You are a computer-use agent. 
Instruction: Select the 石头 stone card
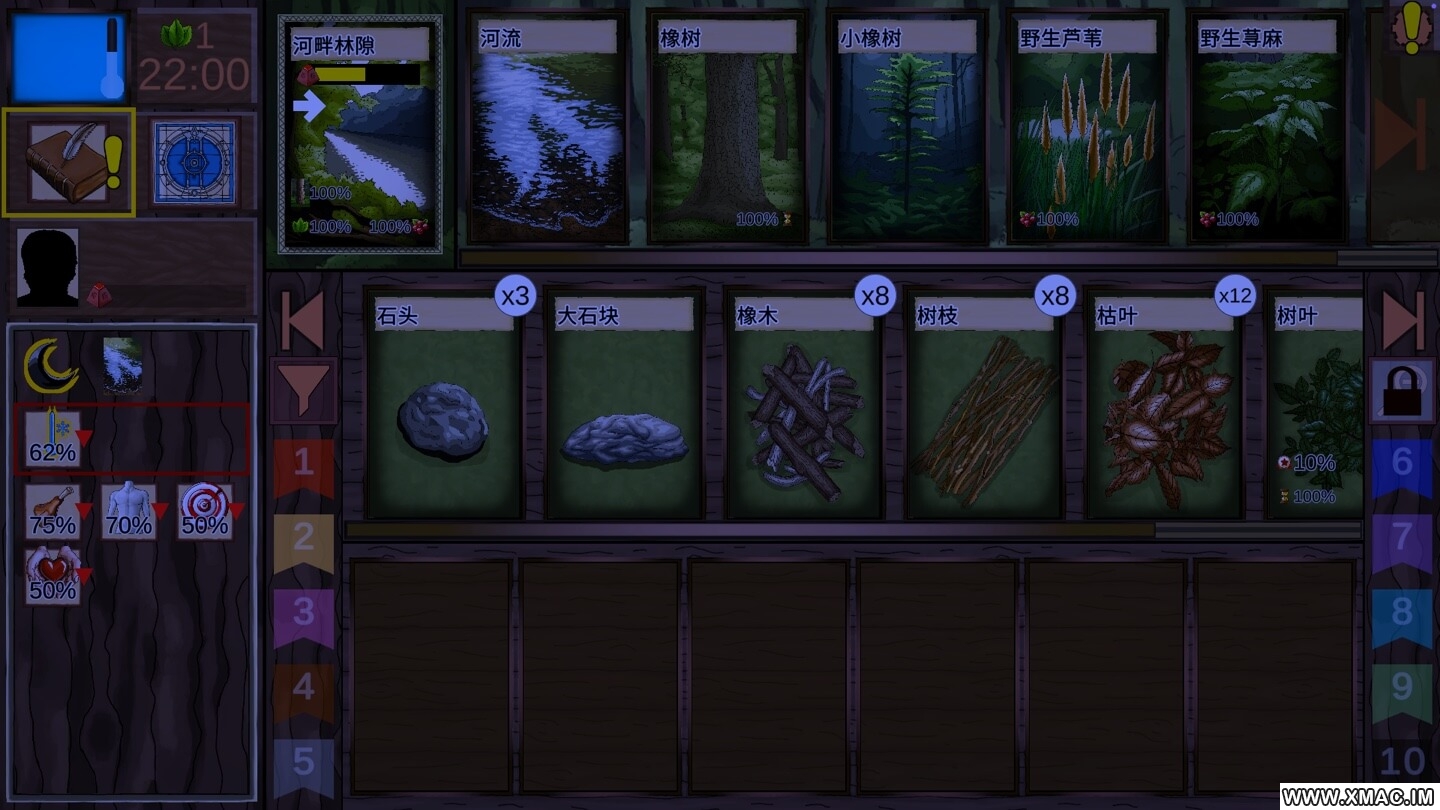point(444,405)
